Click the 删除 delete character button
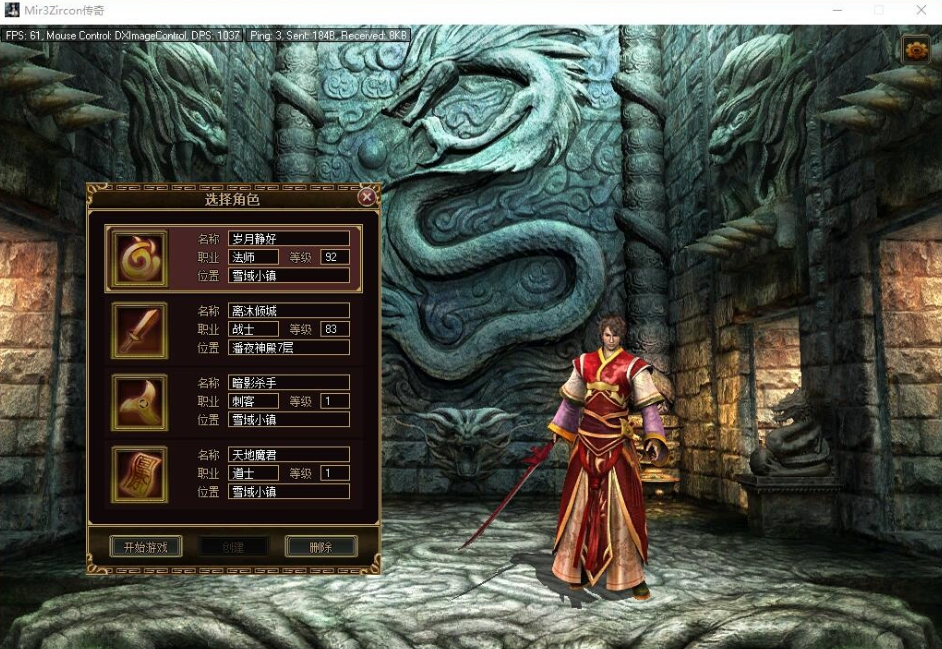This screenshot has width=942, height=649. click(321, 547)
